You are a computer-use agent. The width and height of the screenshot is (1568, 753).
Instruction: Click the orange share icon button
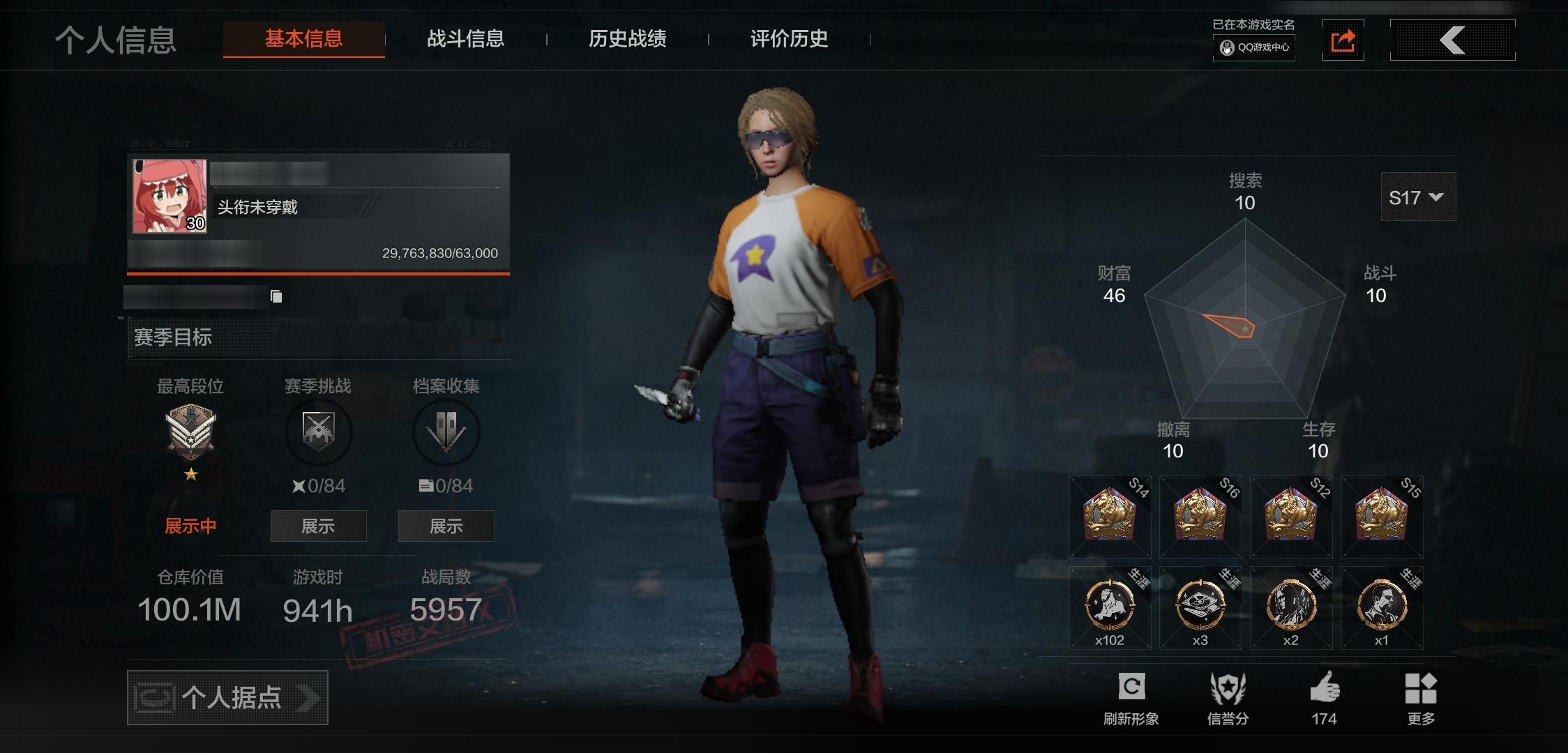(1343, 40)
